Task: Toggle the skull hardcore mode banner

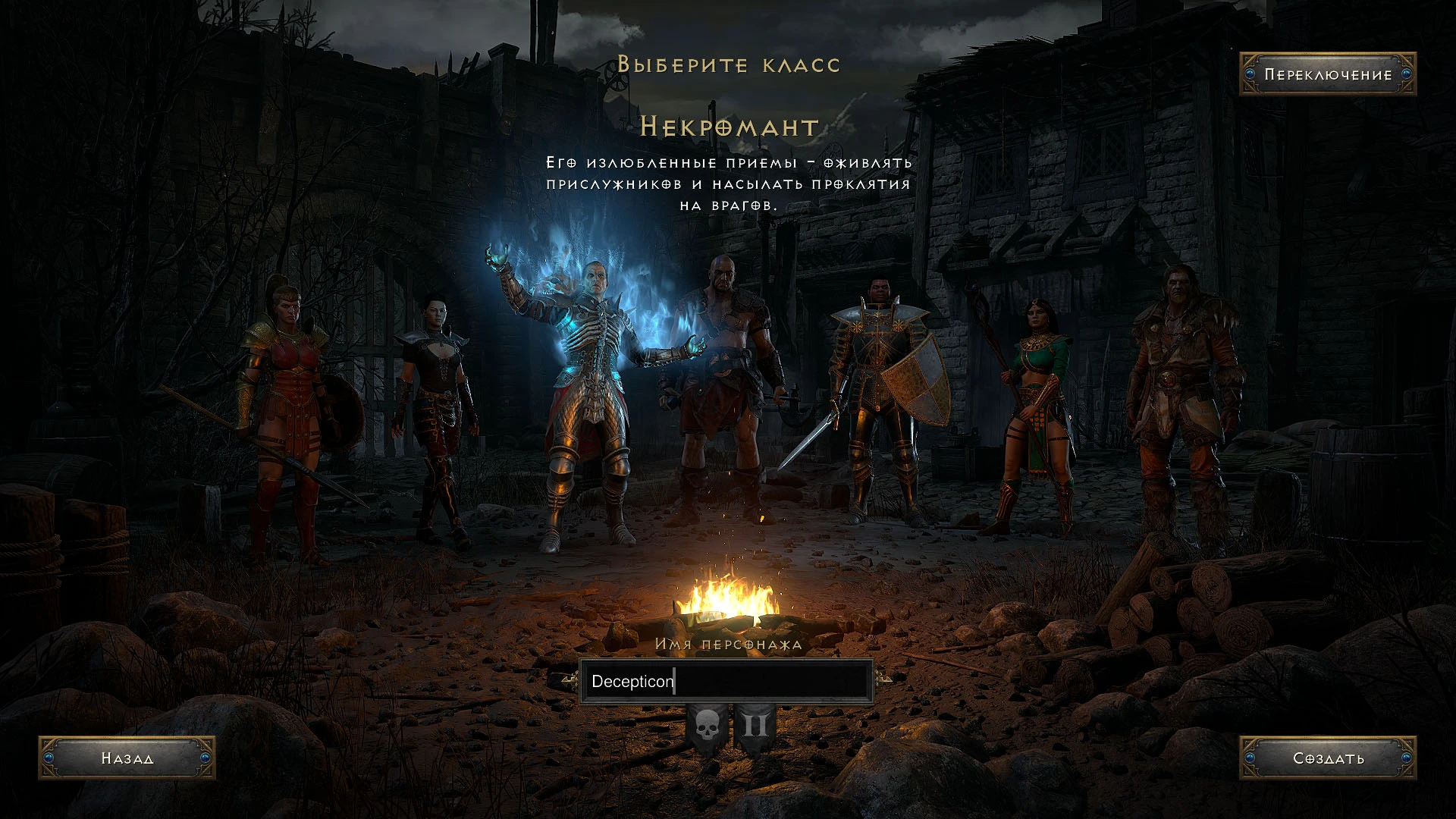Action: point(707,727)
